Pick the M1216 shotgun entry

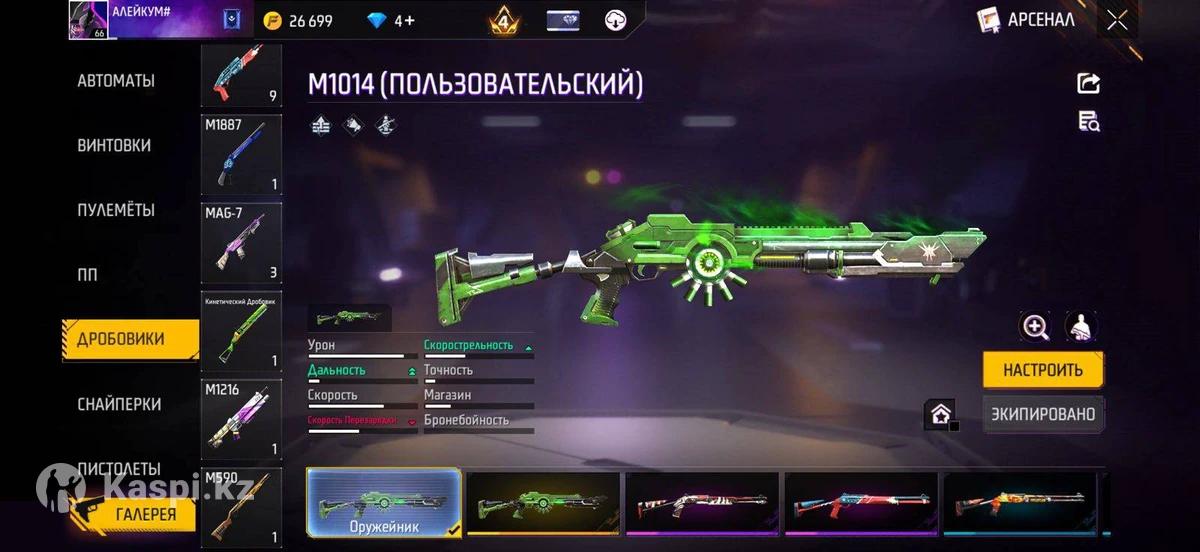(x=241, y=418)
